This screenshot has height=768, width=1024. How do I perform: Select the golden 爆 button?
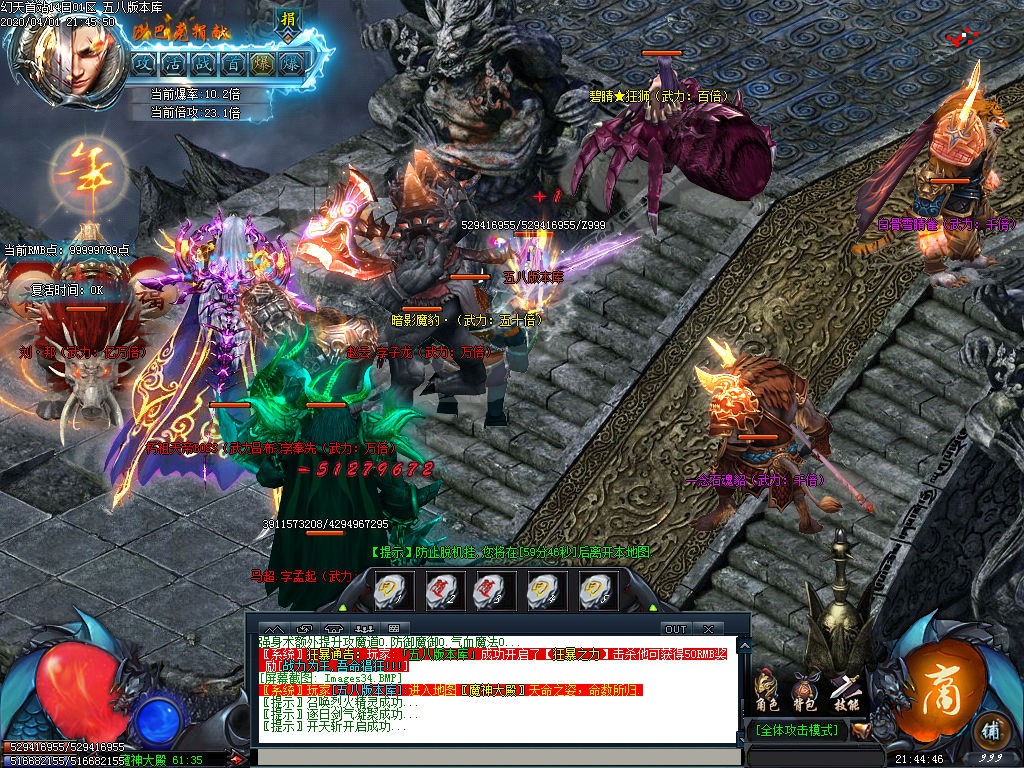(x=263, y=64)
